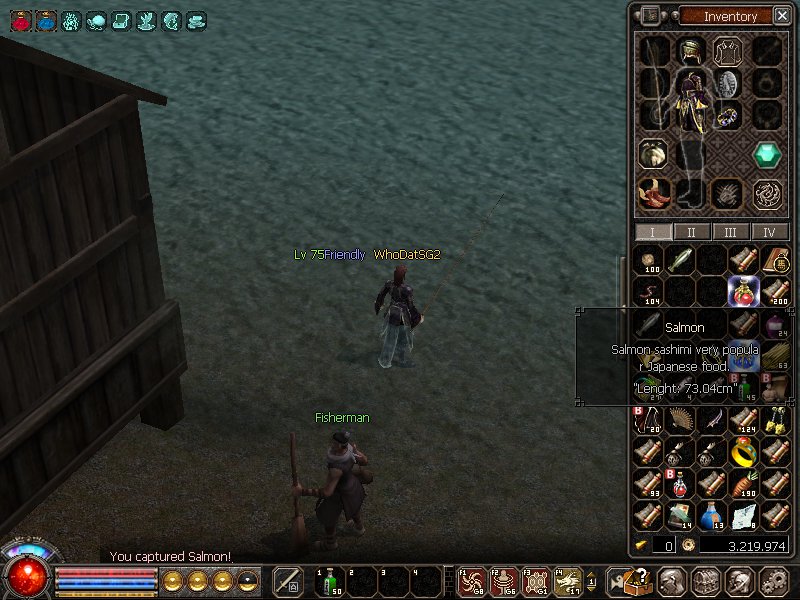Select inventory page I tab

click(x=653, y=232)
